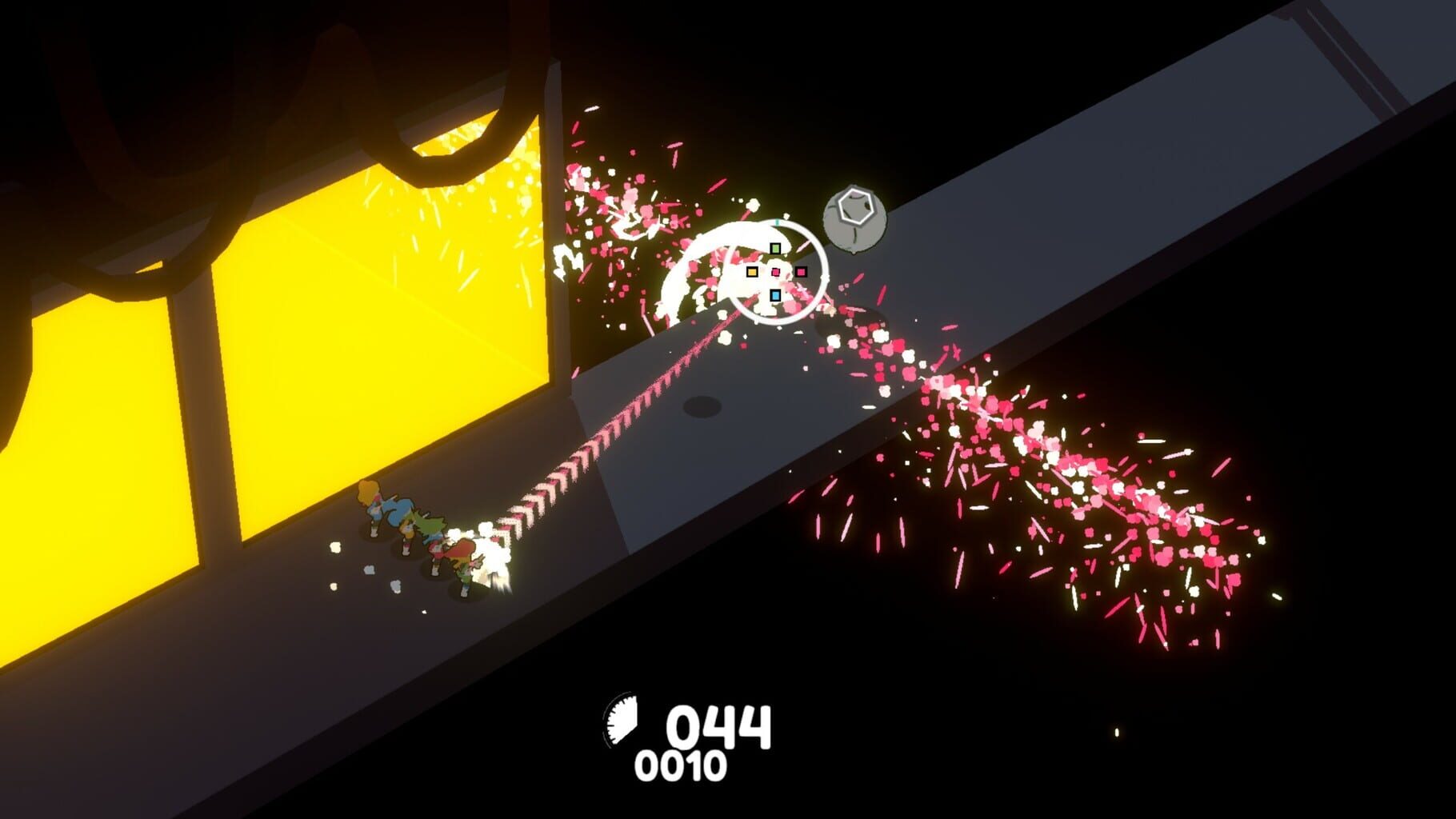Click the magenta square right of the reticle center

[801, 272]
